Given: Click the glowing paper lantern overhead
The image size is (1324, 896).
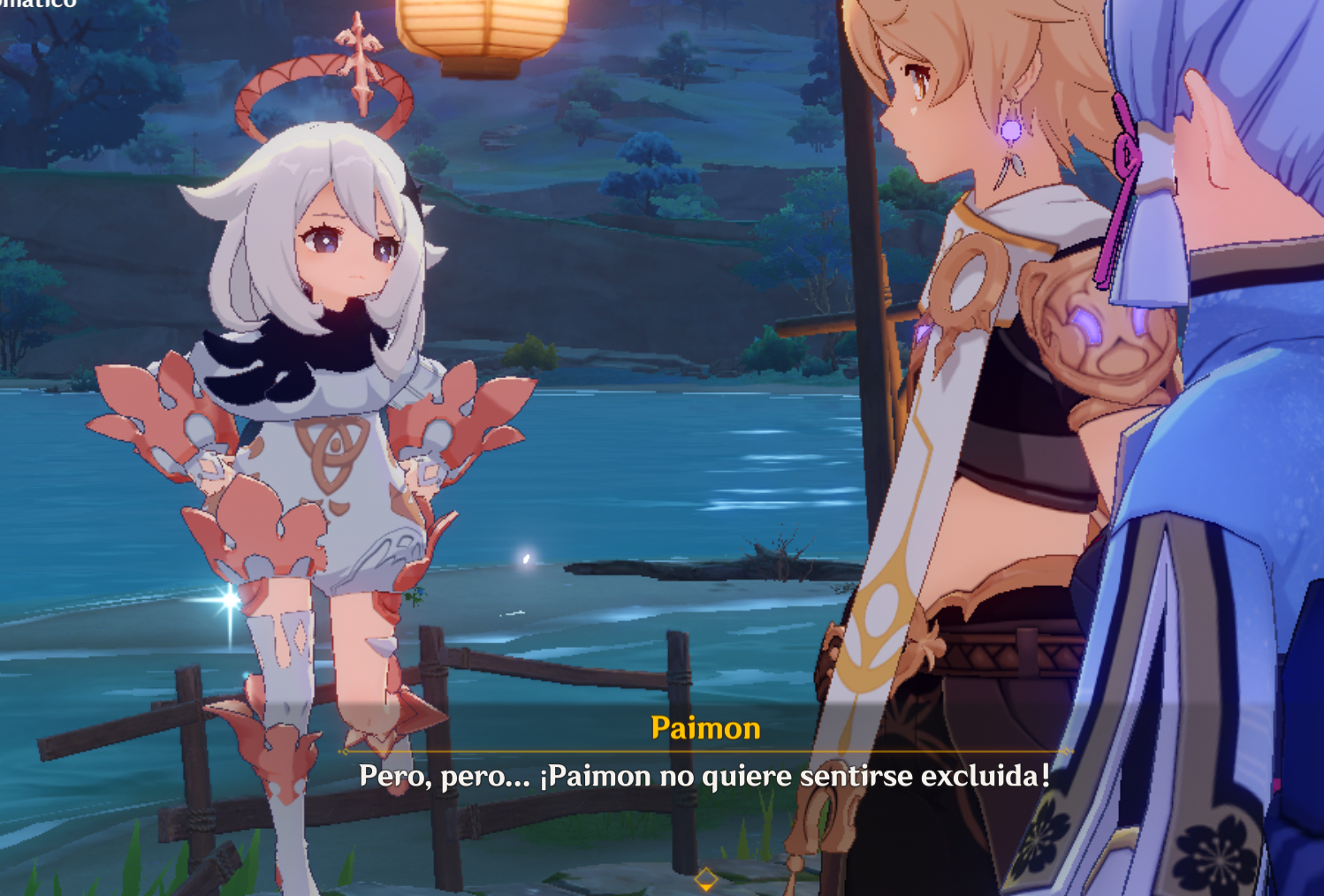Looking at the screenshot, I should 482,22.
